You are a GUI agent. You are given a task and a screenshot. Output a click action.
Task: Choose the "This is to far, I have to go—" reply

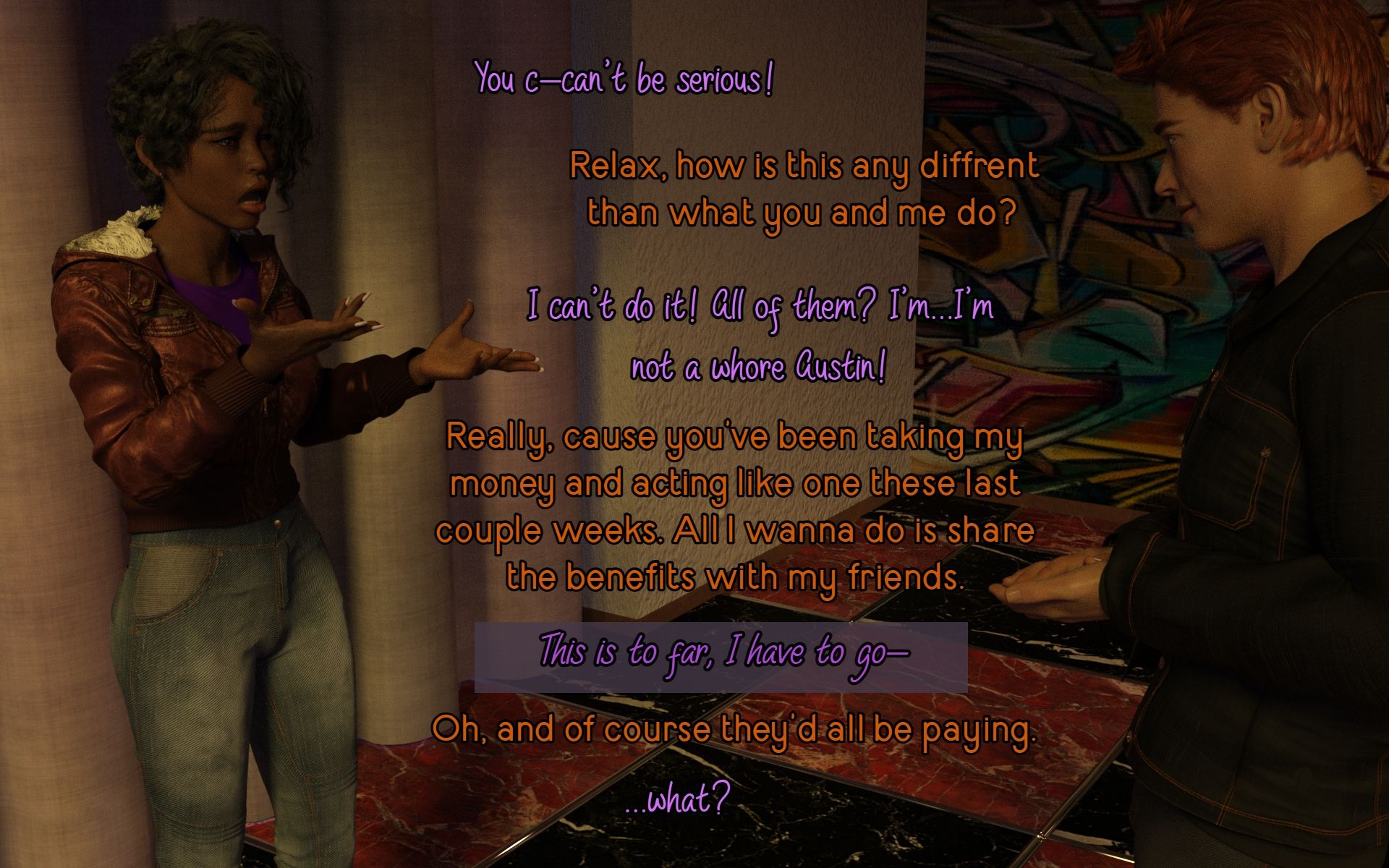[721, 655]
